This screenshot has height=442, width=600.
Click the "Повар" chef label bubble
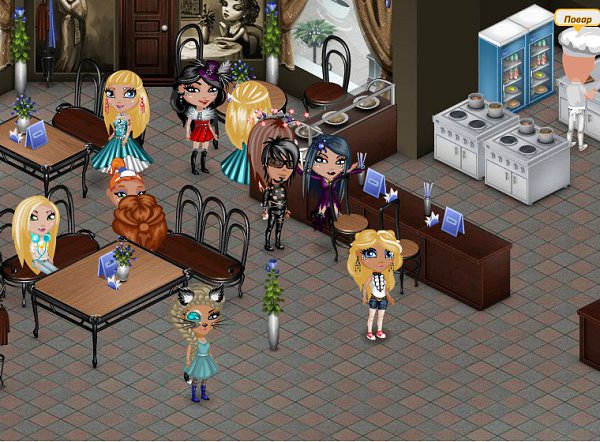(577, 19)
